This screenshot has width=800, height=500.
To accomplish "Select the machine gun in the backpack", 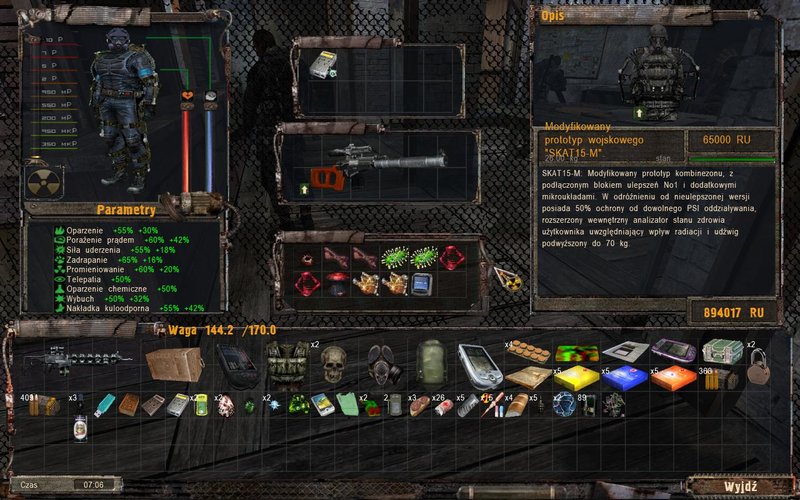I will click(x=76, y=359).
